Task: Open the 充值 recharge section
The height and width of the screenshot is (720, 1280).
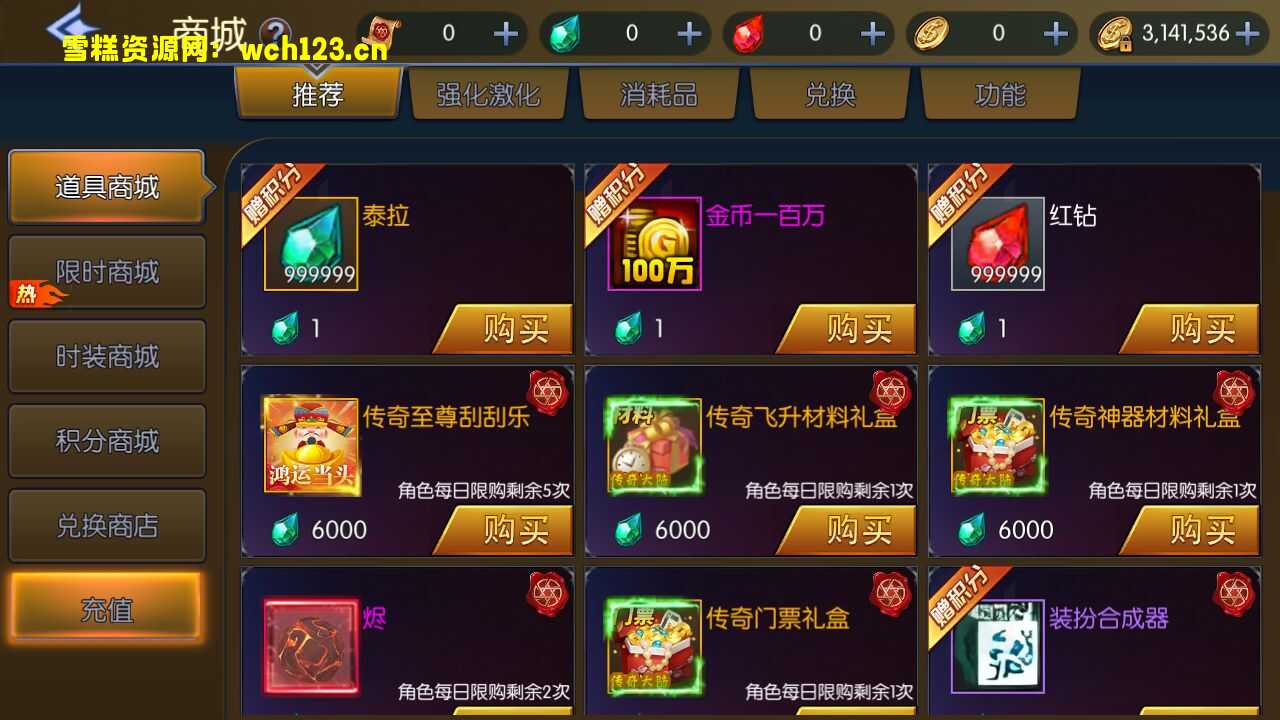Action: tap(106, 609)
